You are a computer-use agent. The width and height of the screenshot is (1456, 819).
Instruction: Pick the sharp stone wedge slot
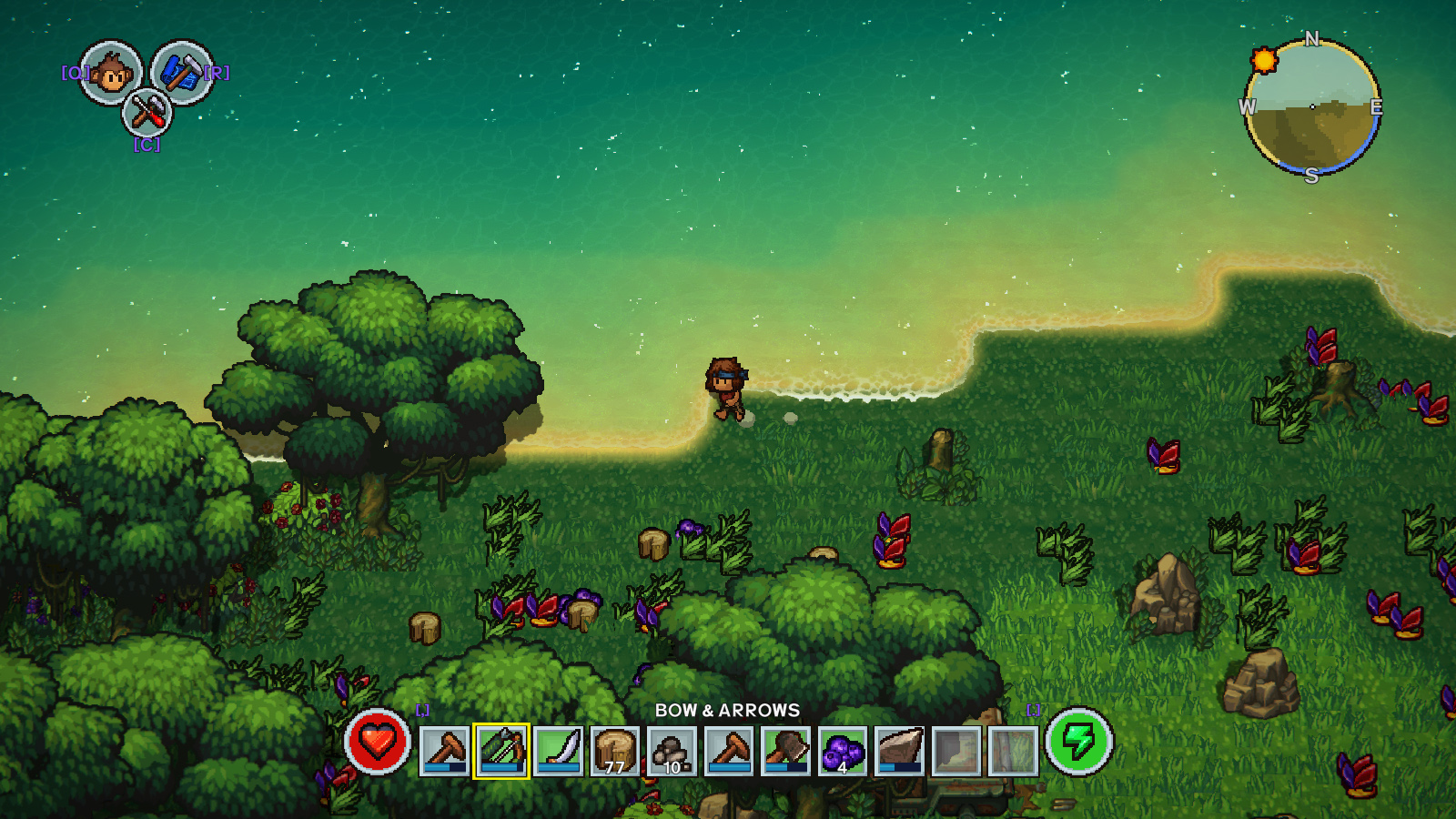pyautogui.click(x=900, y=751)
